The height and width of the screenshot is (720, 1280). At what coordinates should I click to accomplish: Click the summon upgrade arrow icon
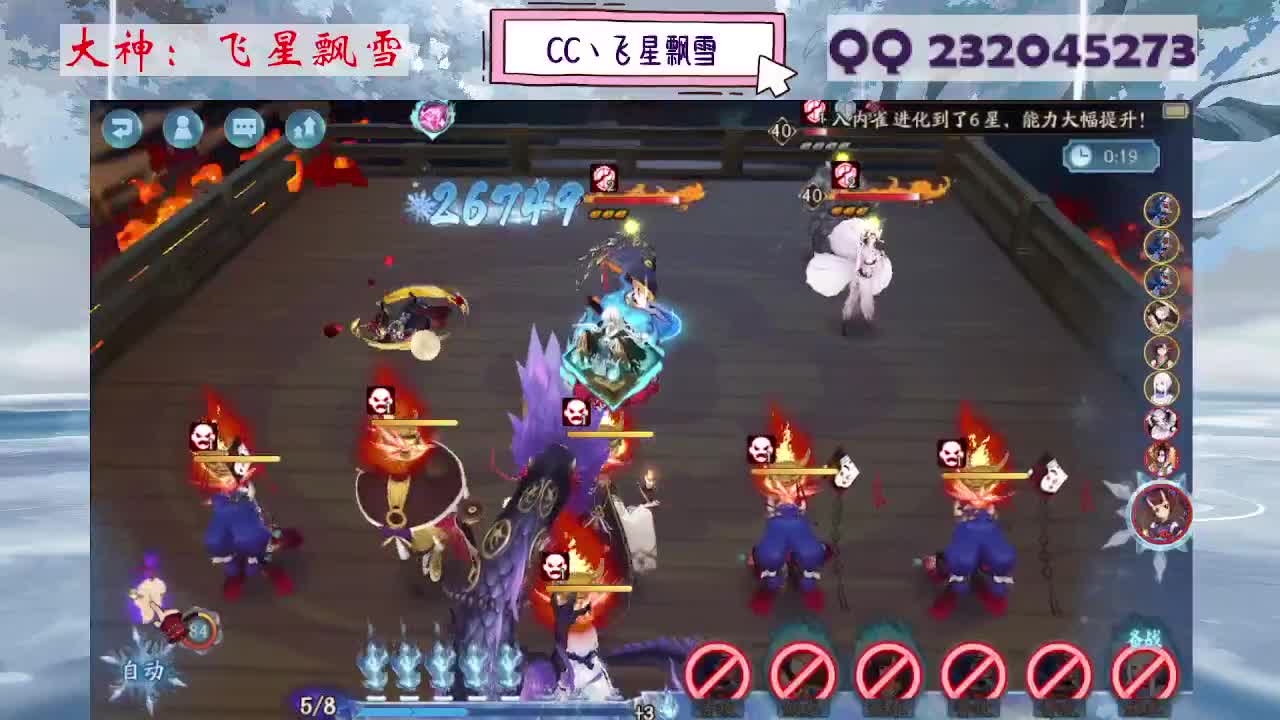pos(302,128)
